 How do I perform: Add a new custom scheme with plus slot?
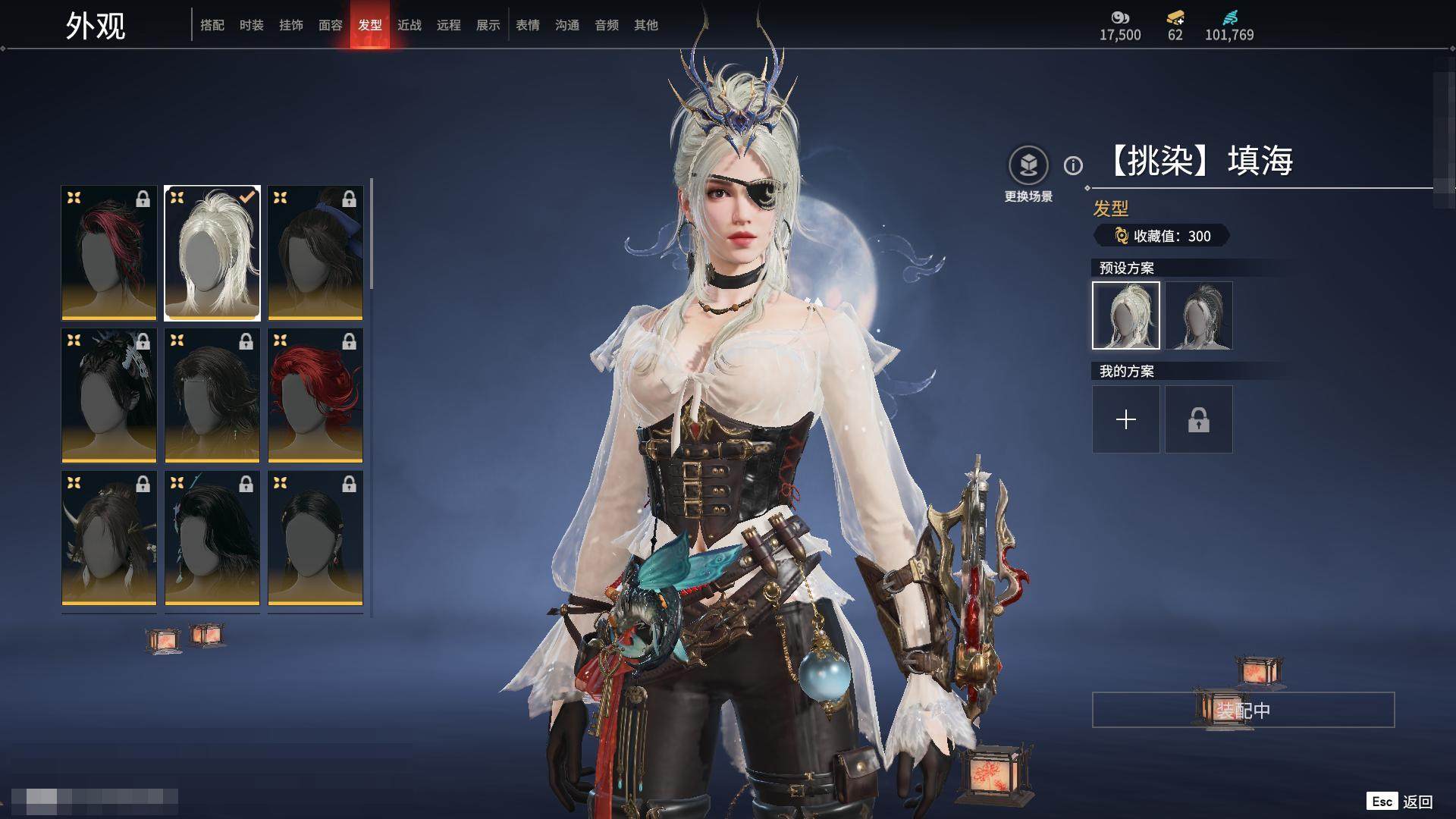(1126, 419)
